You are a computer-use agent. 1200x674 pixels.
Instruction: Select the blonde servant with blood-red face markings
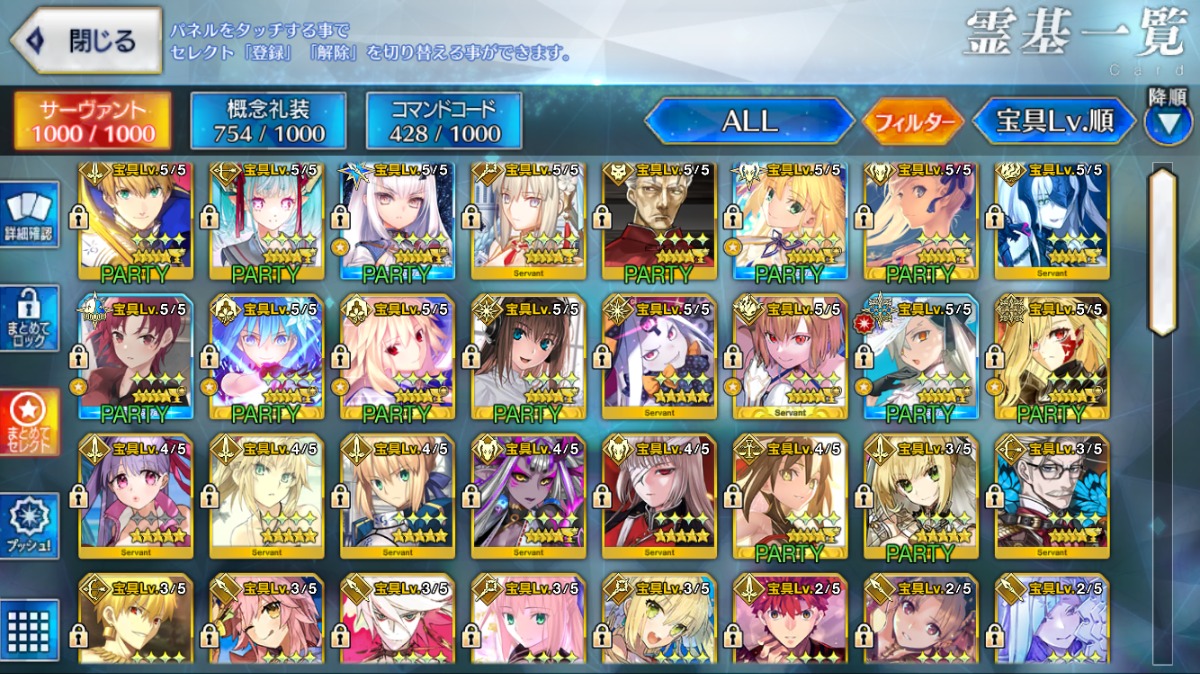pos(1053,357)
